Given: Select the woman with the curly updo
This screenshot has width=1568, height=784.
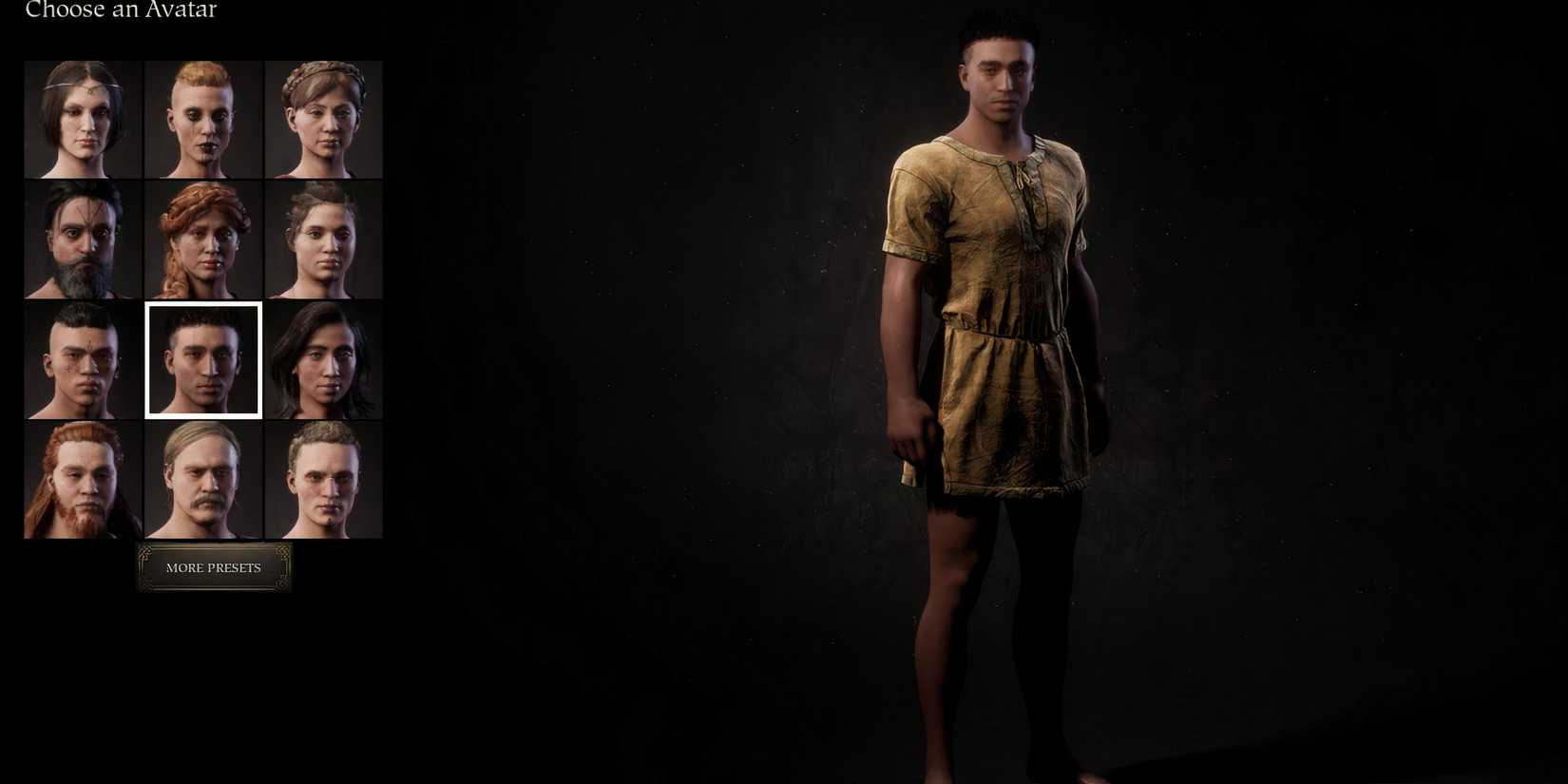Looking at the screenshot, I should 323,239.
